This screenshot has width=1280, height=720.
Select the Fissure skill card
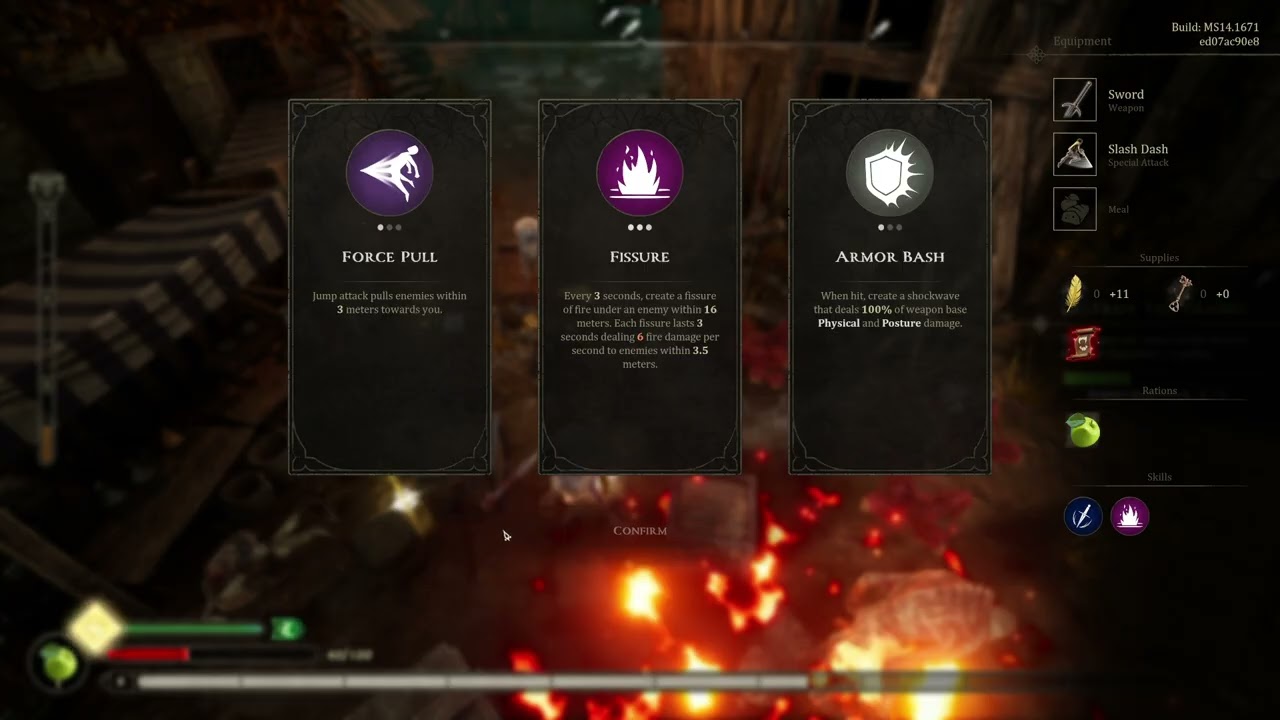pos(640,286)
